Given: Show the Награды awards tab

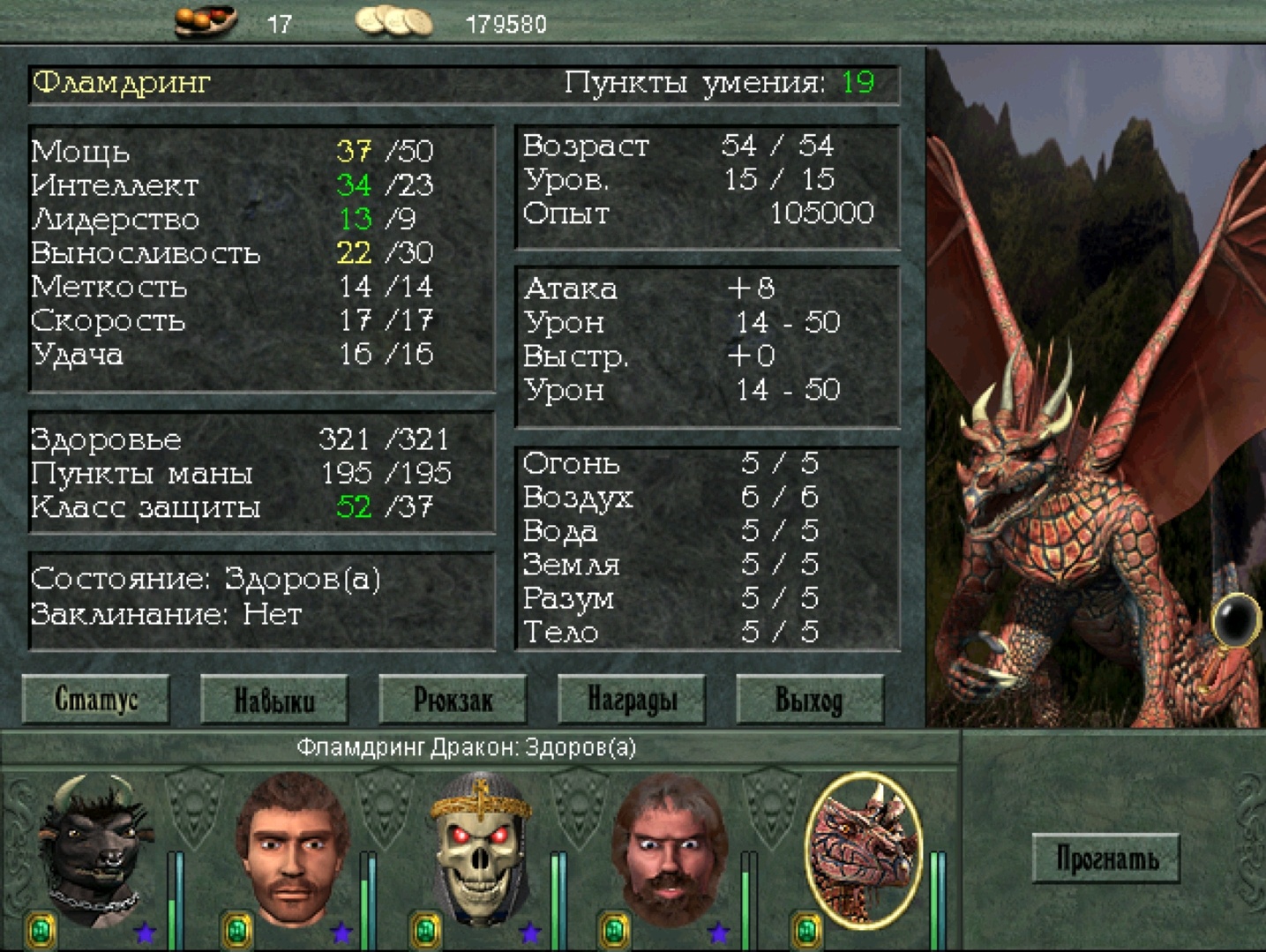Looking at the screenshot, I should pyautogui.click(x=632, y=701).
